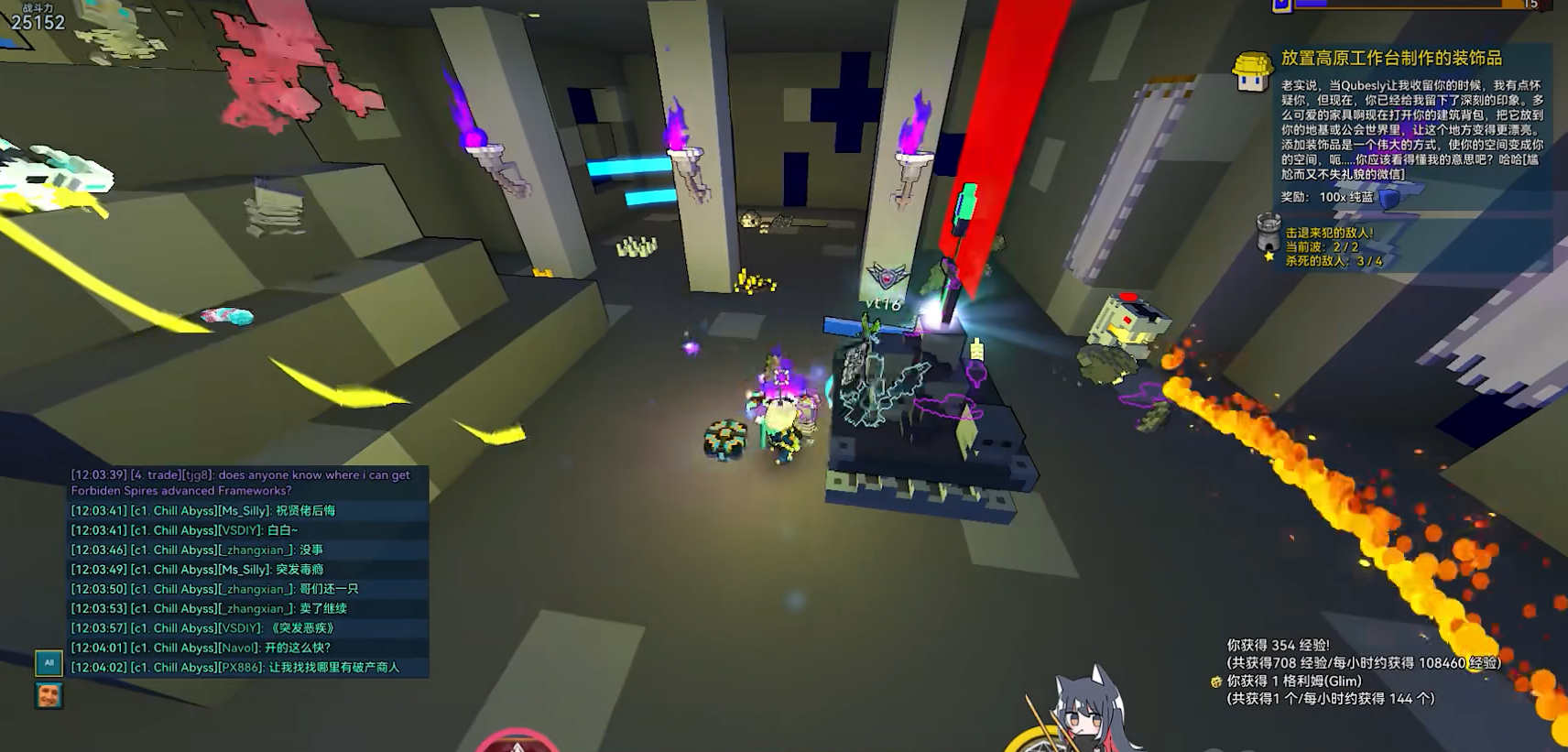Click the 100x 纯蓝 reward block icon
Screen dimensions: 1568x752
[x=1389, y=198]
